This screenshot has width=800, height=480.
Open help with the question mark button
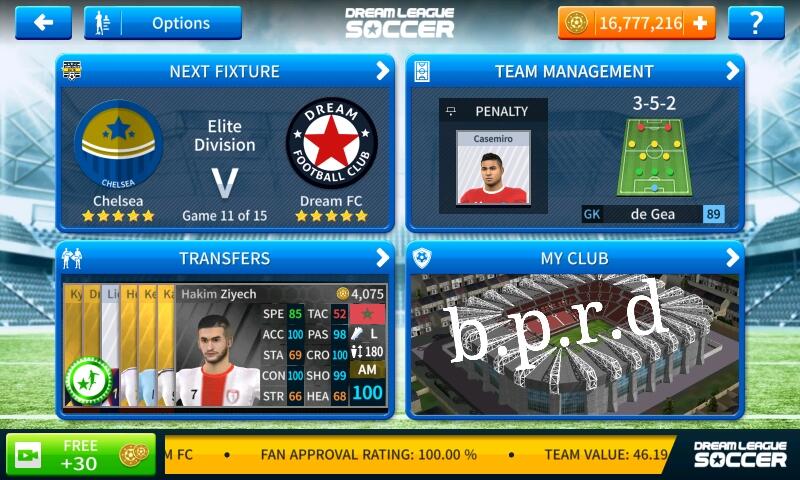[756, 22]
